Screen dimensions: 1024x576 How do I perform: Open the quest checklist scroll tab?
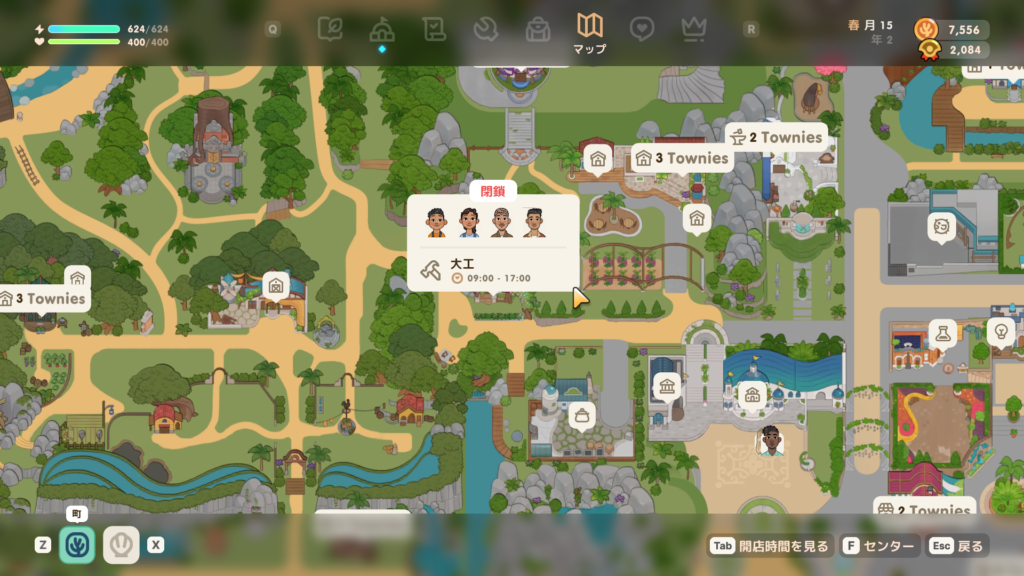click(x=433, y=29)
